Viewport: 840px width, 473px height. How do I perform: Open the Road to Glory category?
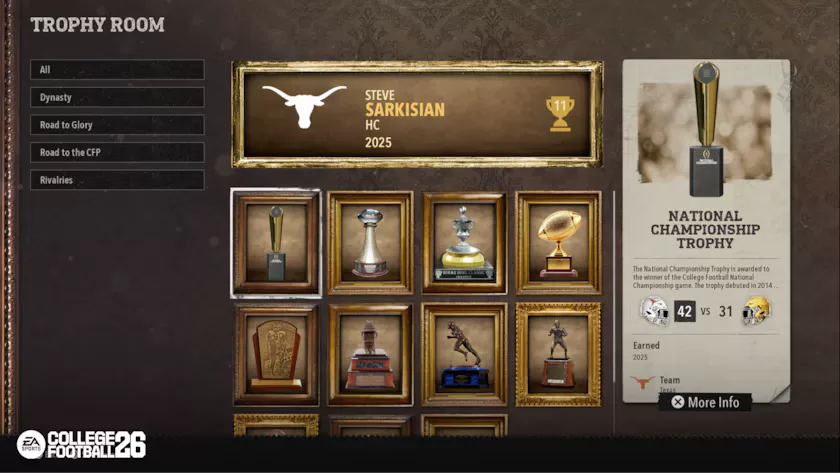[117, 125]
